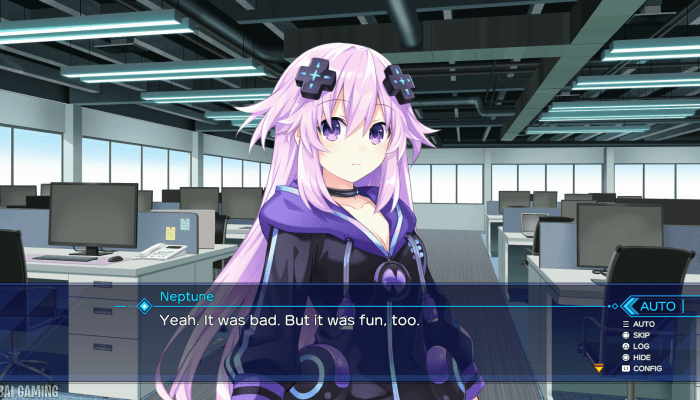The height and width of the screenshot is (400, 700).
Task: Toggle AUTO text advance in the menu list
Action: click(x=643, y=324)
